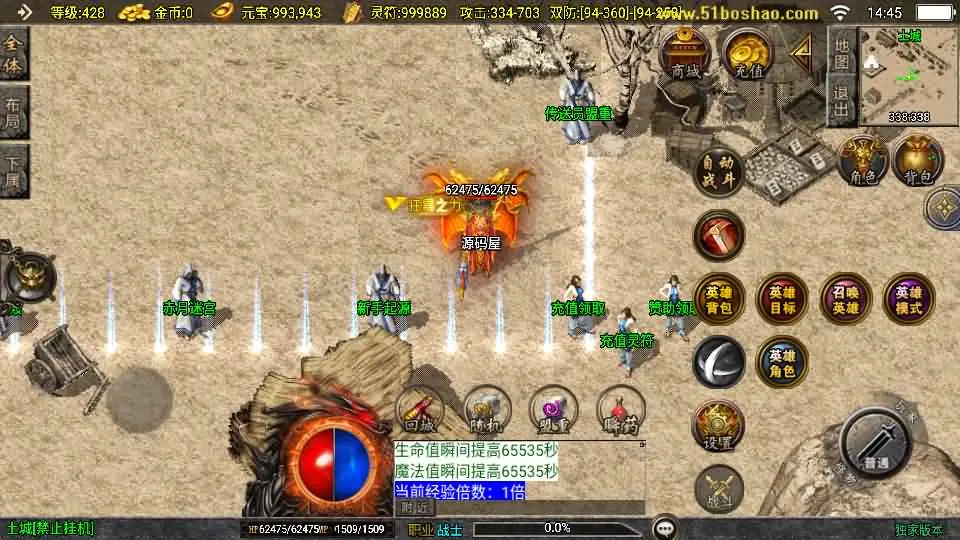
Task: Tap the 退出 exit button
Action: [842, 100]
